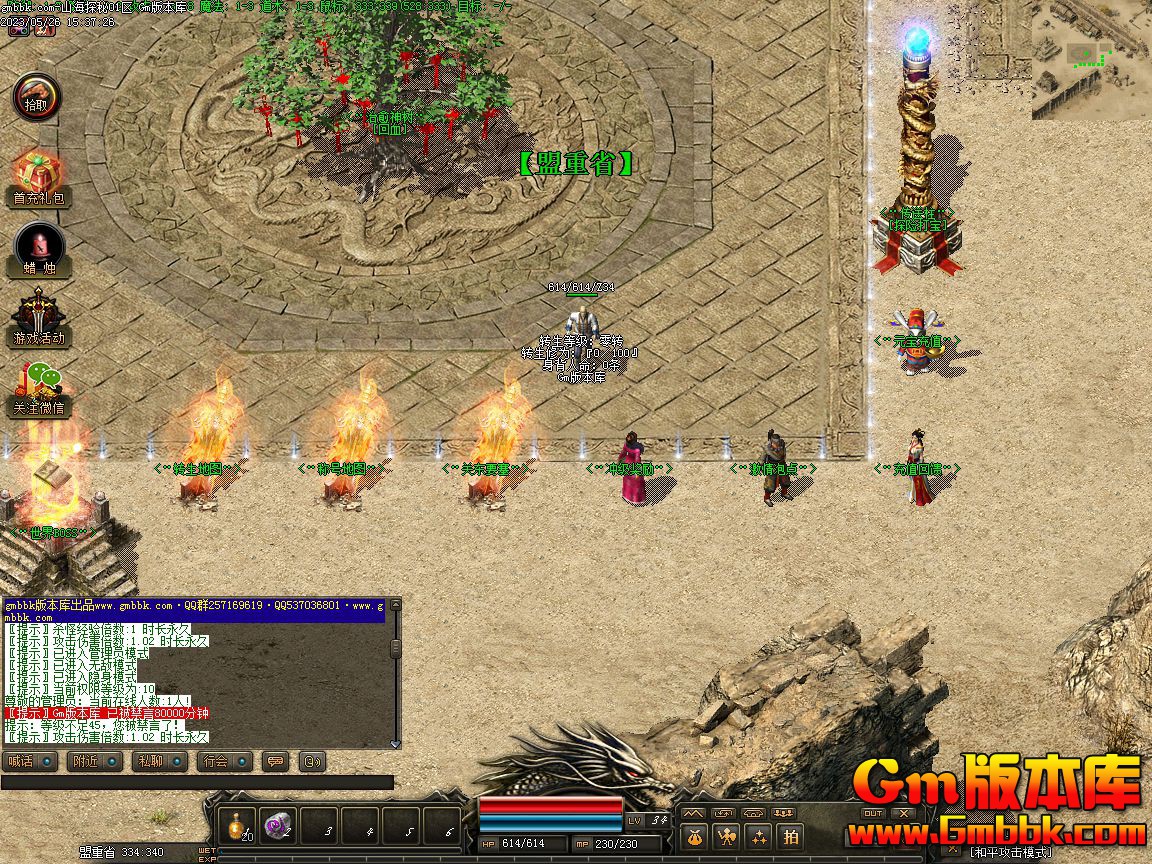This screenshot has height=864, width=1152.
Task: Use the potion in hotbar slot 1
Action: (x=236, y=825)
